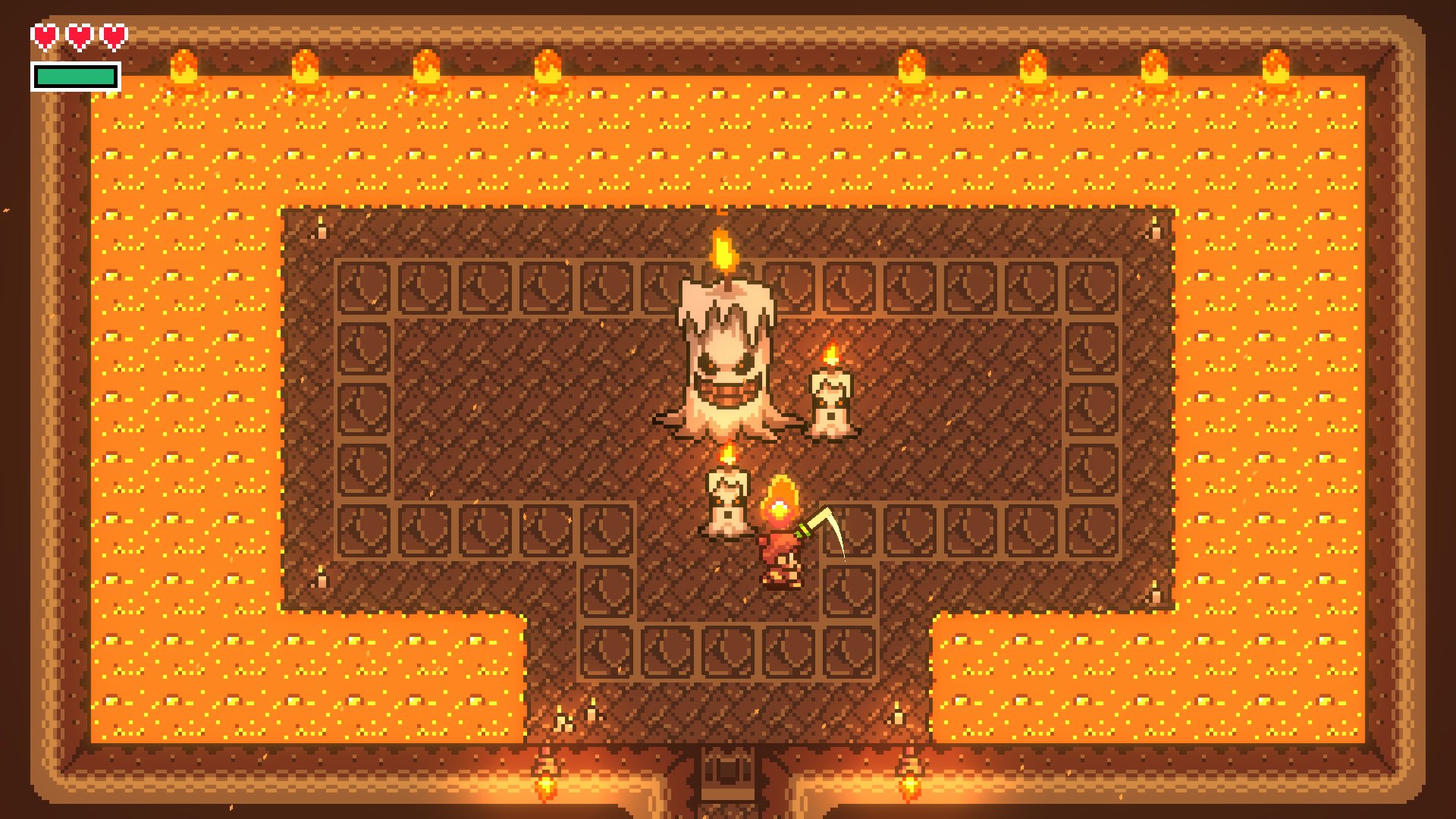The height and width of the screenshot is (819, 1456).
Task: Click the third heart icon
Action: (112, 36)
